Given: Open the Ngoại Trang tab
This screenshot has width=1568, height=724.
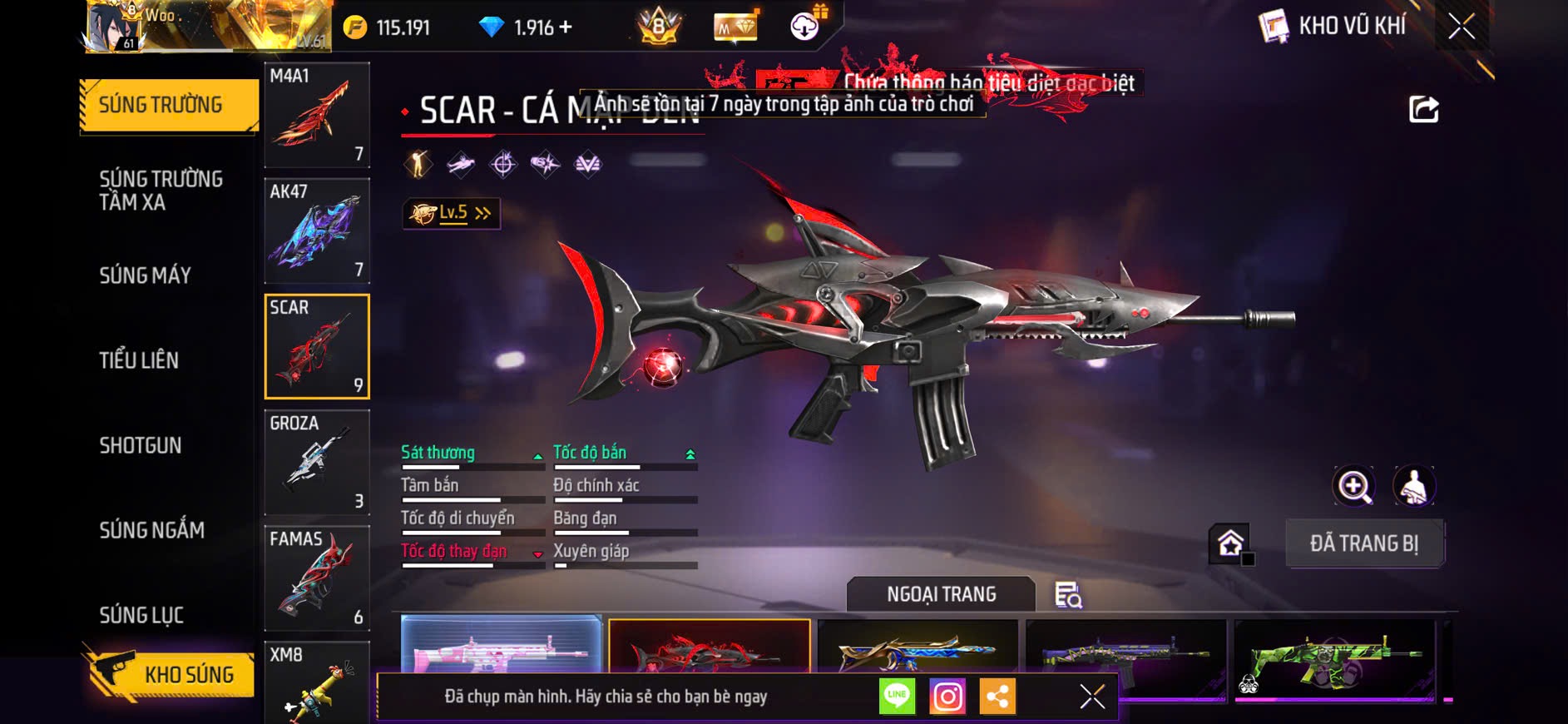Looking at the screenshot, I should tap(941, 594).
